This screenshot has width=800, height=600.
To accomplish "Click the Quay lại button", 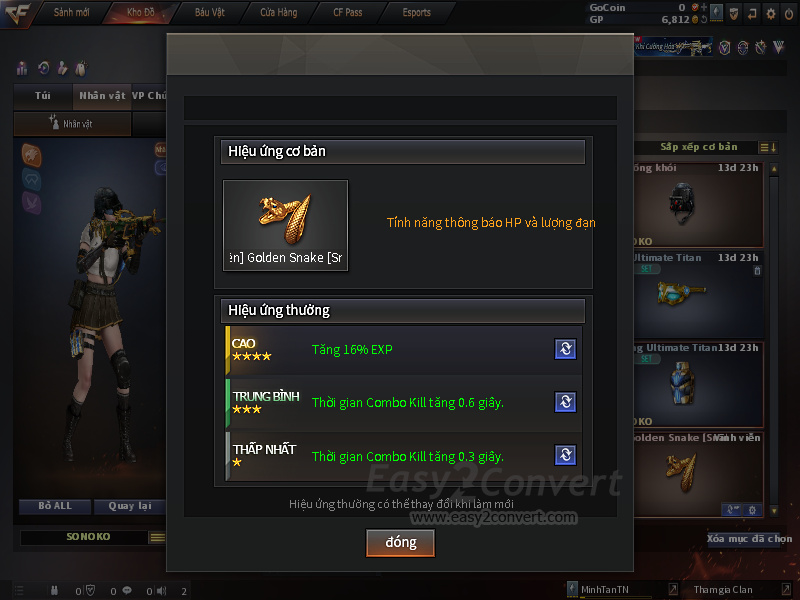I will tap(128, 506).
